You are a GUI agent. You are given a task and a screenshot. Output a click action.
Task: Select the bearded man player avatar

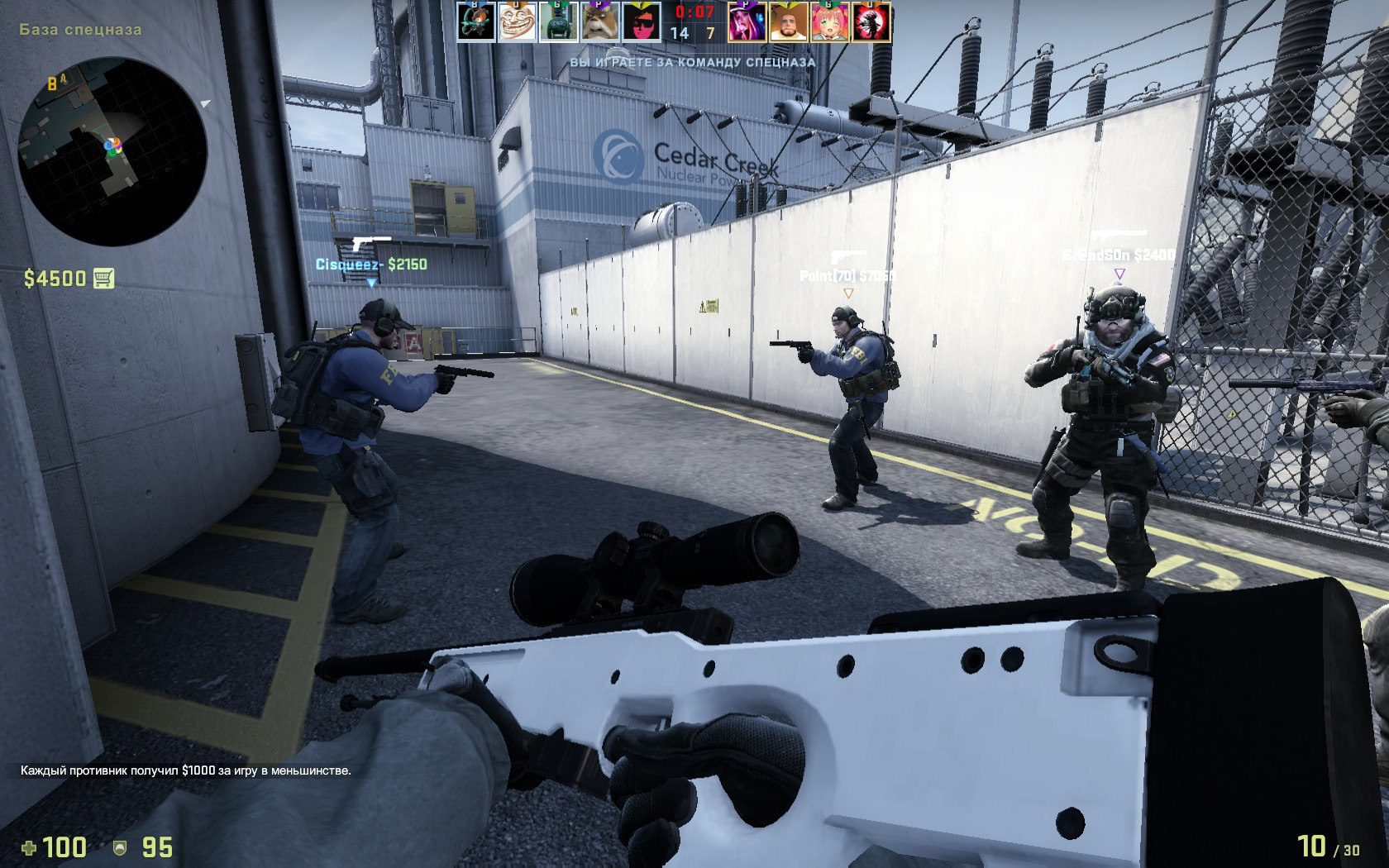click(x=788, y=21)
